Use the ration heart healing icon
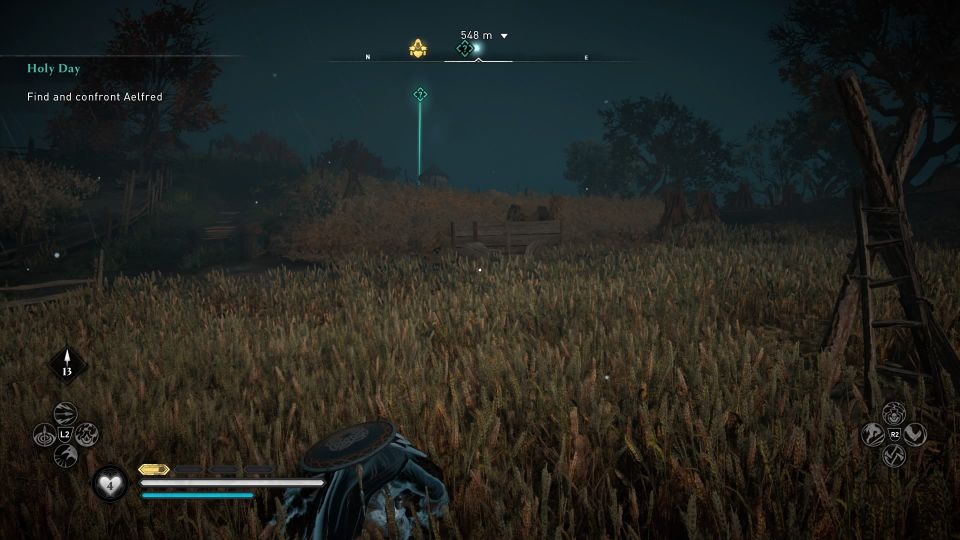This screenshot has height=540, width=960. (x=109, y=484)
